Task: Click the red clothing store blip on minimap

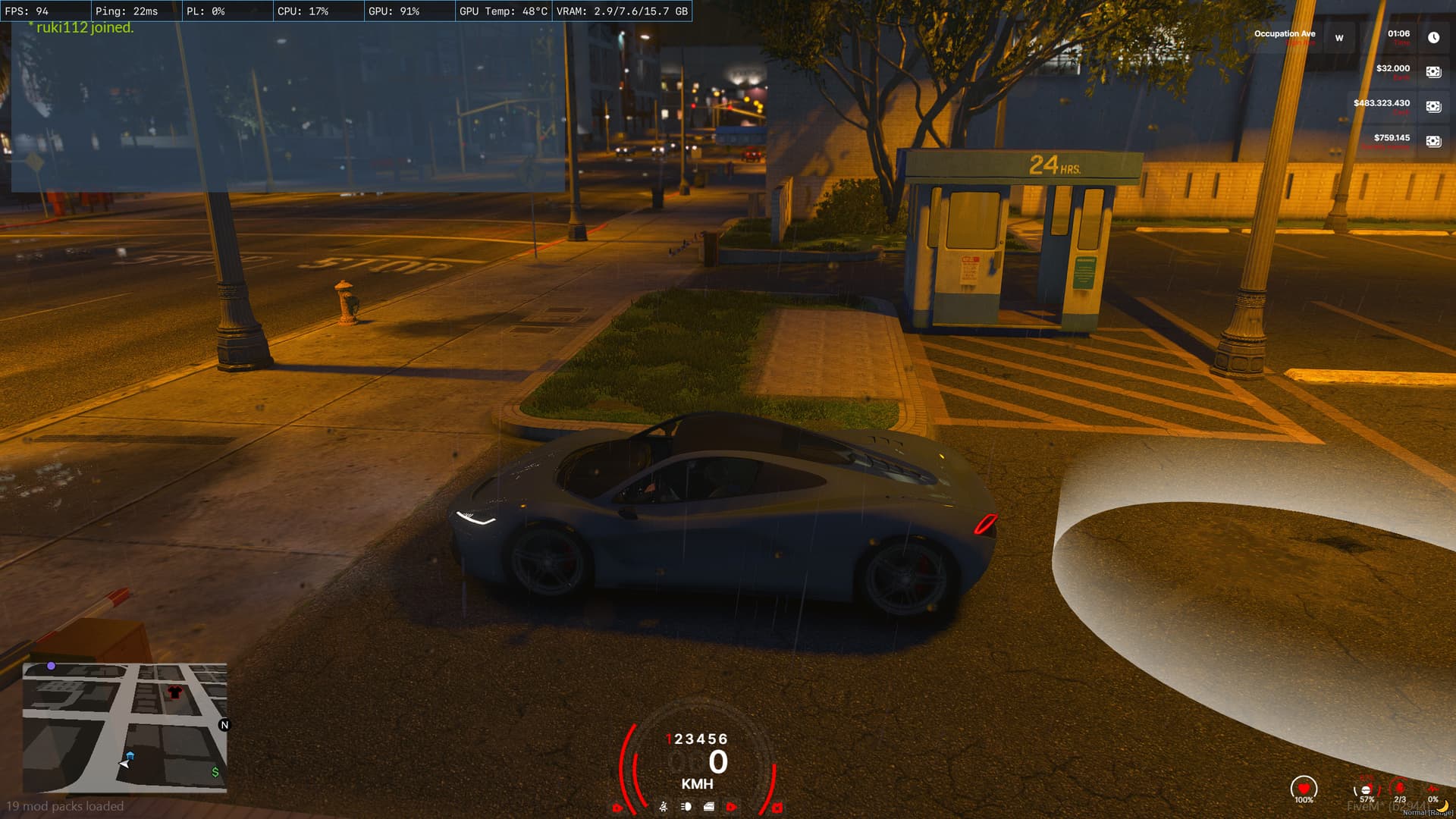Action: point(173,692)
